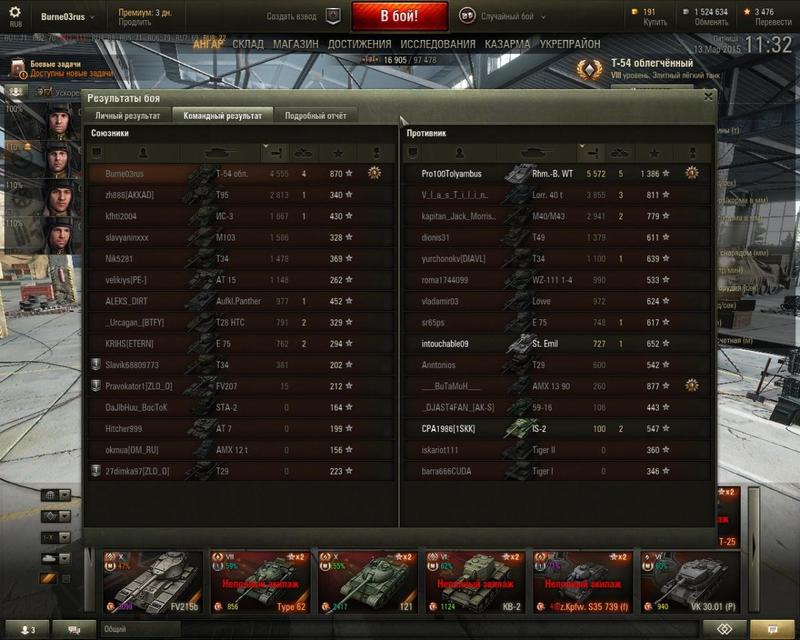The width and height of the screenshot is (800, 640).
Task: Choose the VK 30.01 (P) tank
Action: [690, 581]
